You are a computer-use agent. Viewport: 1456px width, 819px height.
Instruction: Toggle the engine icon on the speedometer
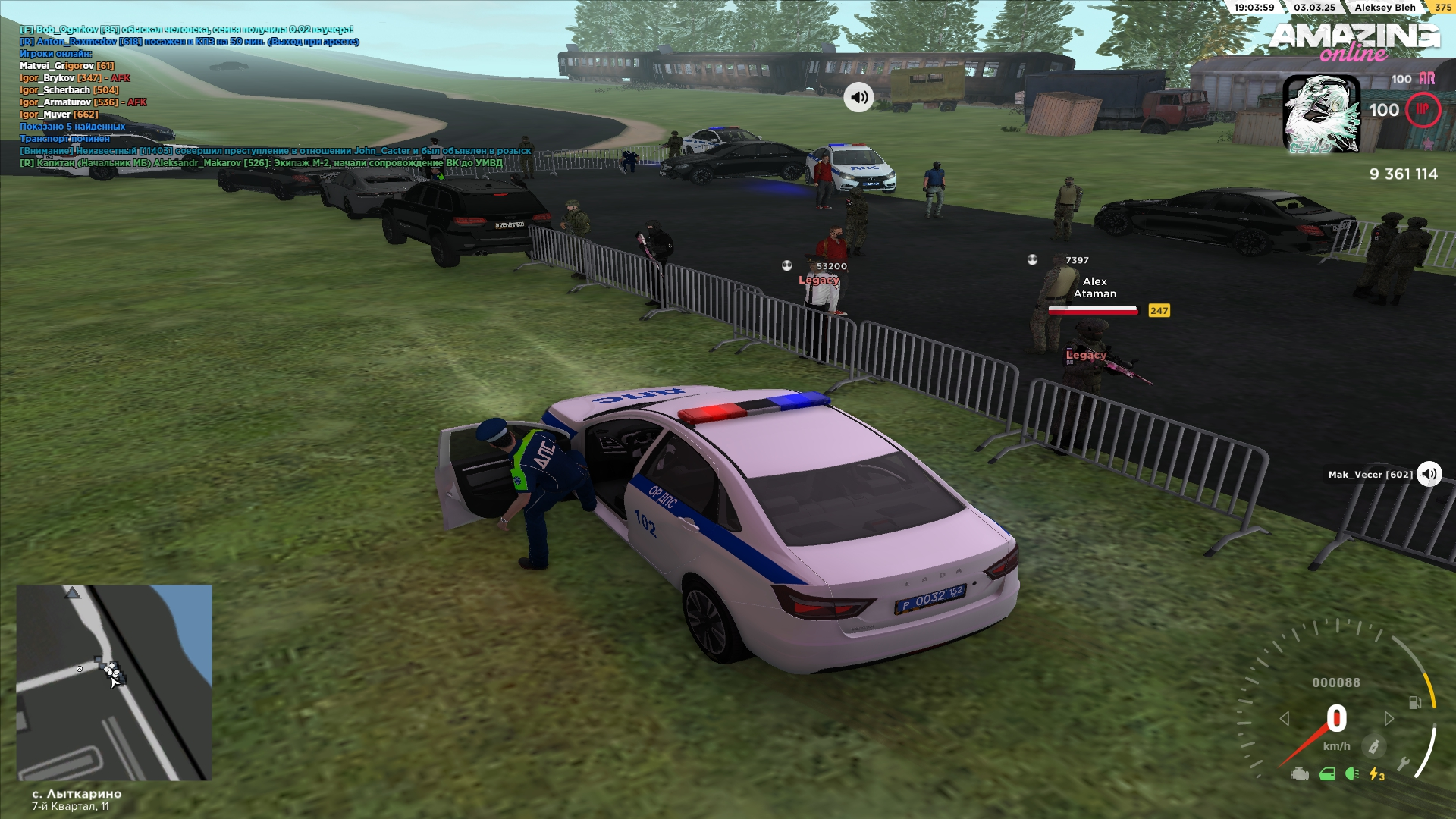coord(1299,774)
